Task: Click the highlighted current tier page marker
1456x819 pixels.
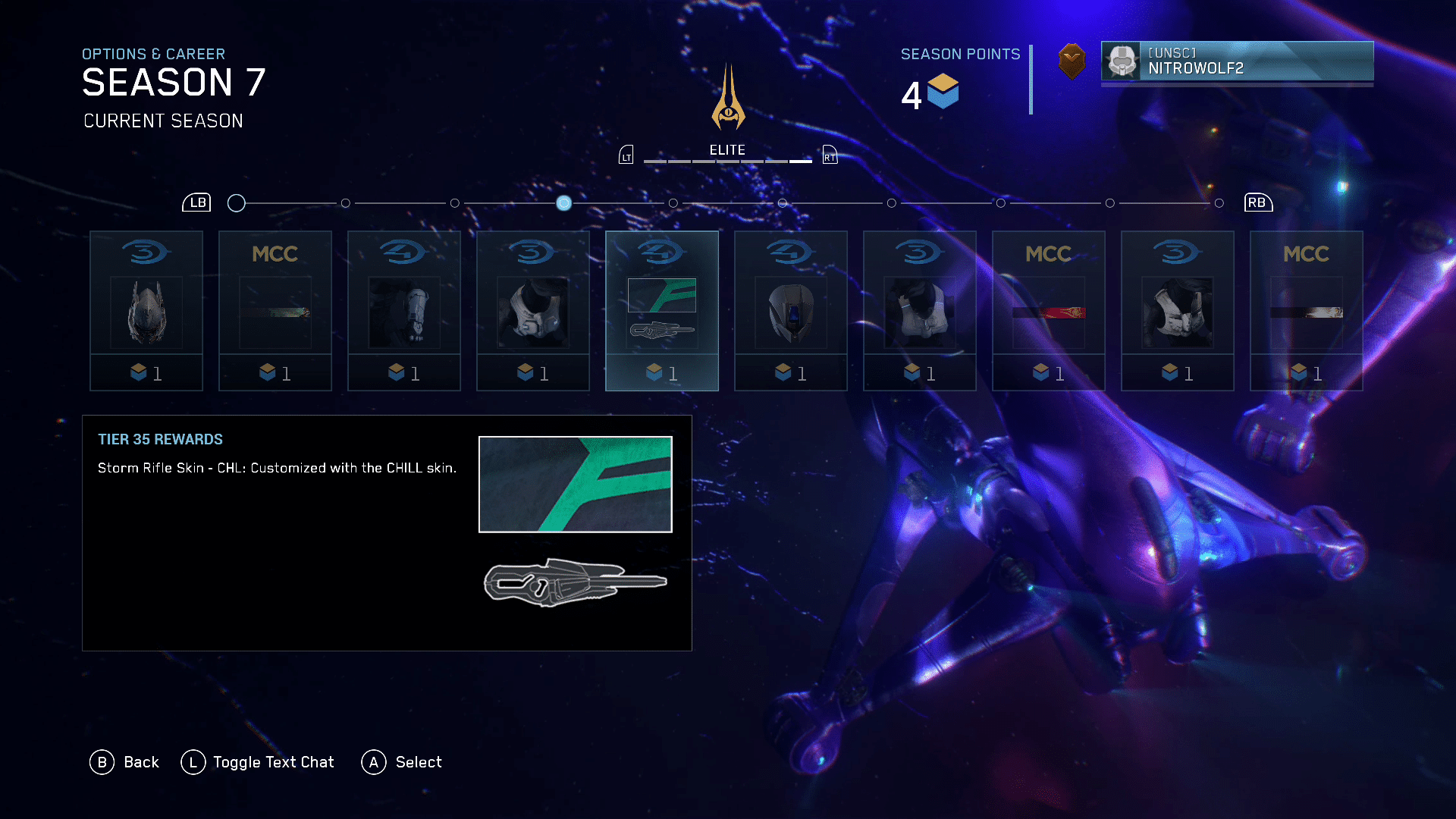Action: pos(563,203)
